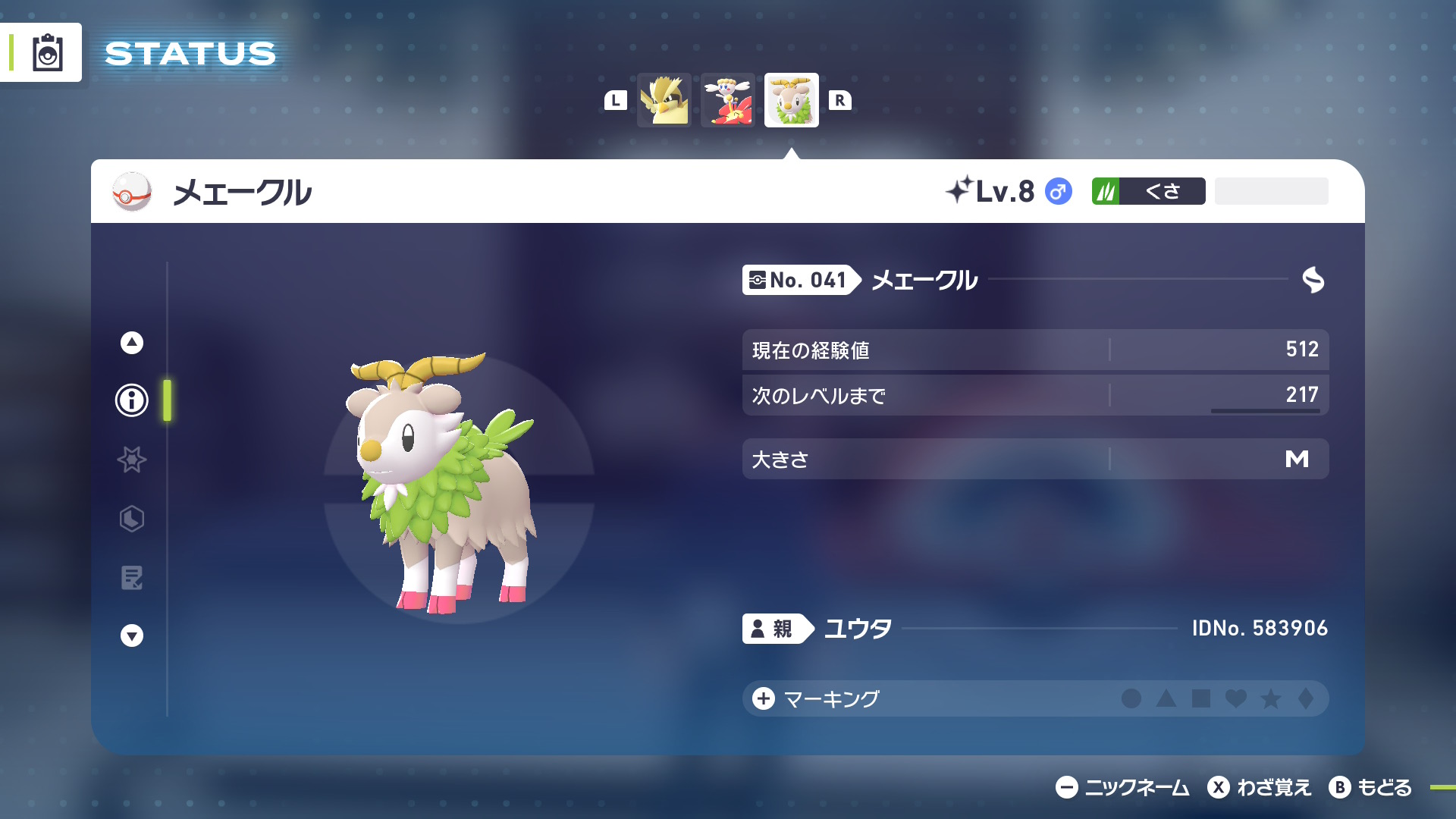Image resolution: width=1456 pixels, height=819 pixels.
Task: Toggle the heart marking symbol
Action: point(1235,699)
